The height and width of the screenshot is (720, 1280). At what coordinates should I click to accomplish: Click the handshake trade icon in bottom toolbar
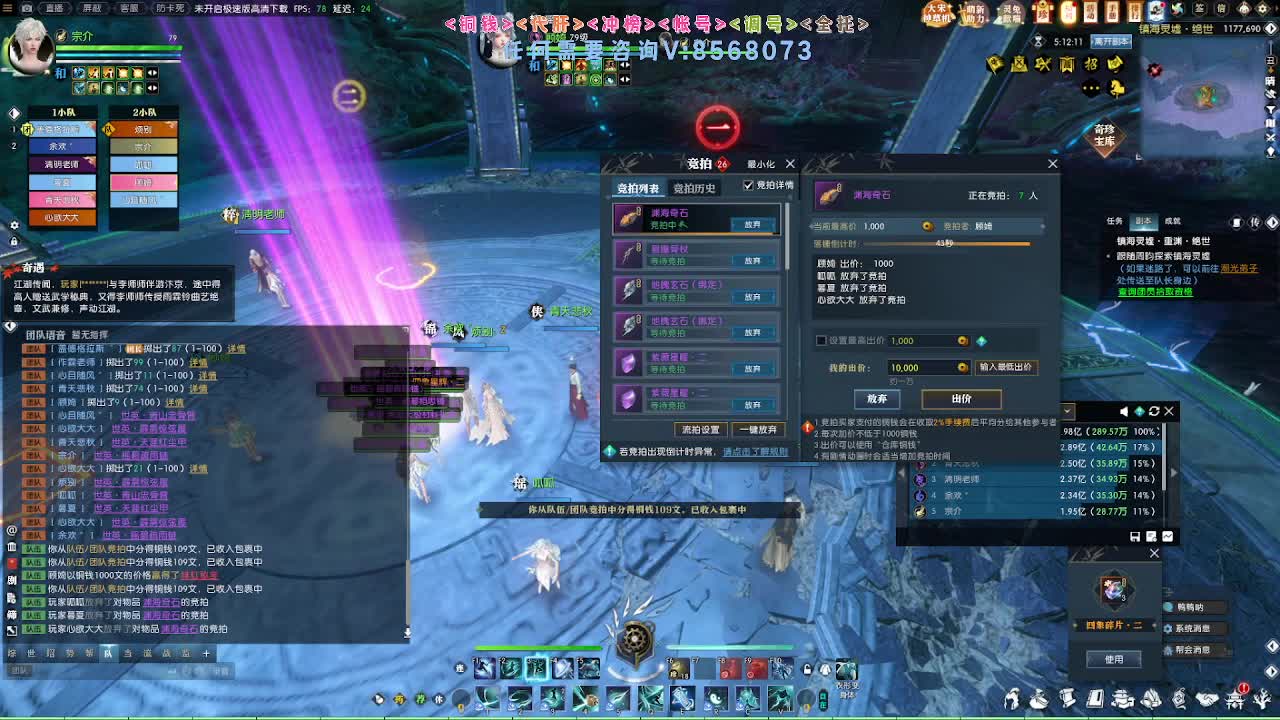1205,699
